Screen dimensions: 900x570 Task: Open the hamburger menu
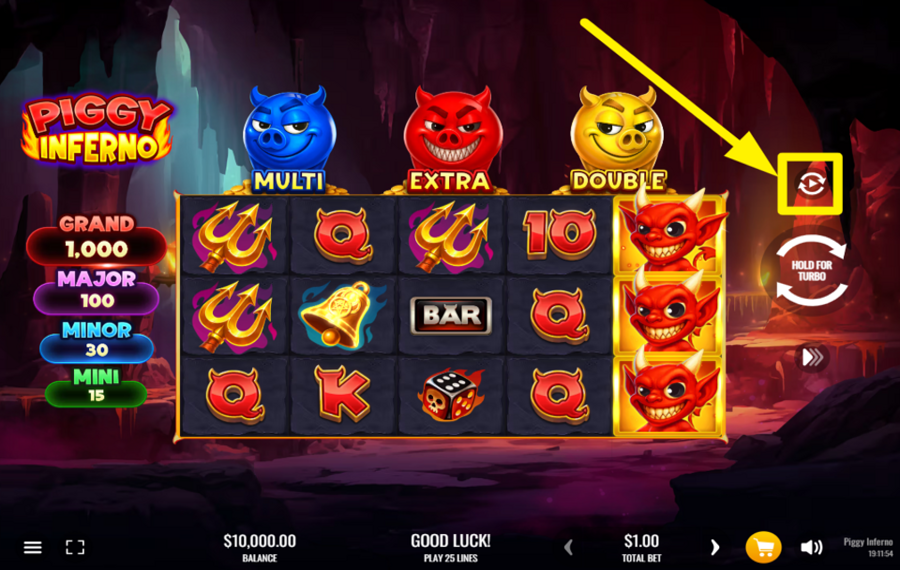(x=33, y=547)
